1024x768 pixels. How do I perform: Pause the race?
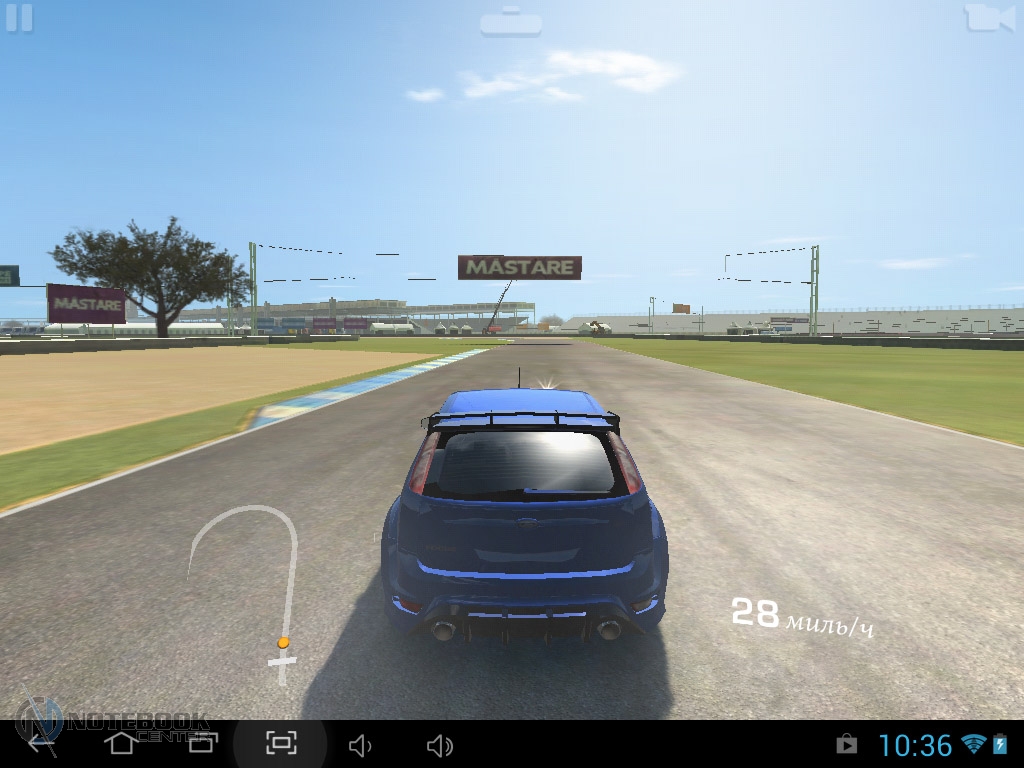(19, 18)
